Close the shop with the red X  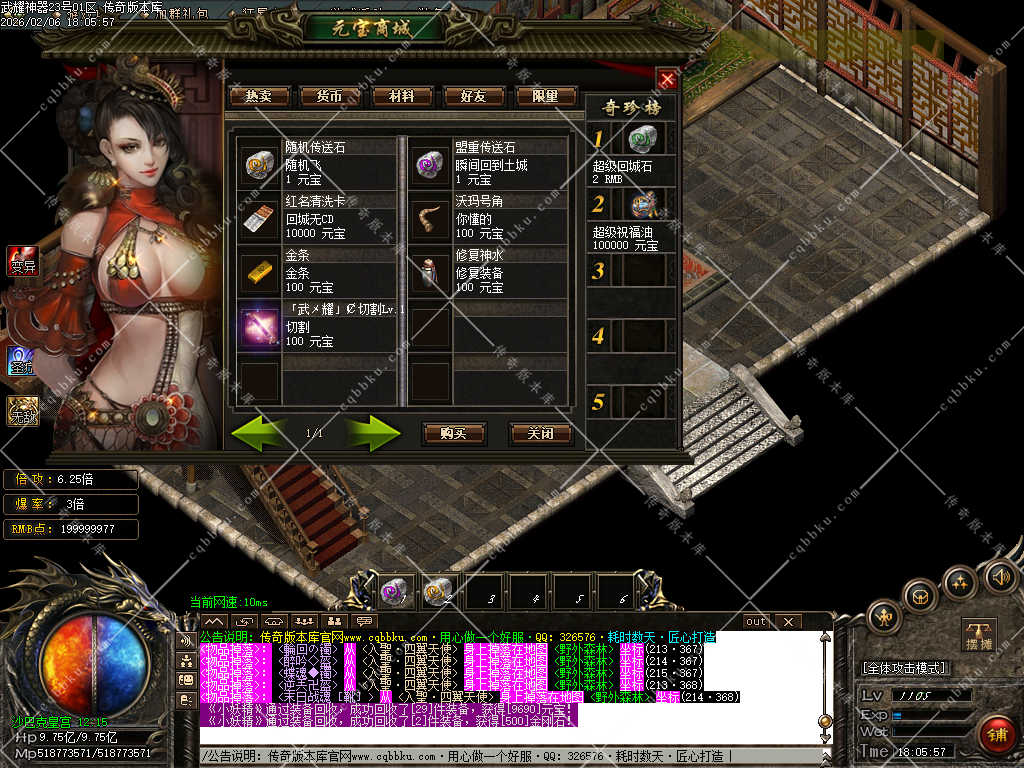[x=667, y=79]
